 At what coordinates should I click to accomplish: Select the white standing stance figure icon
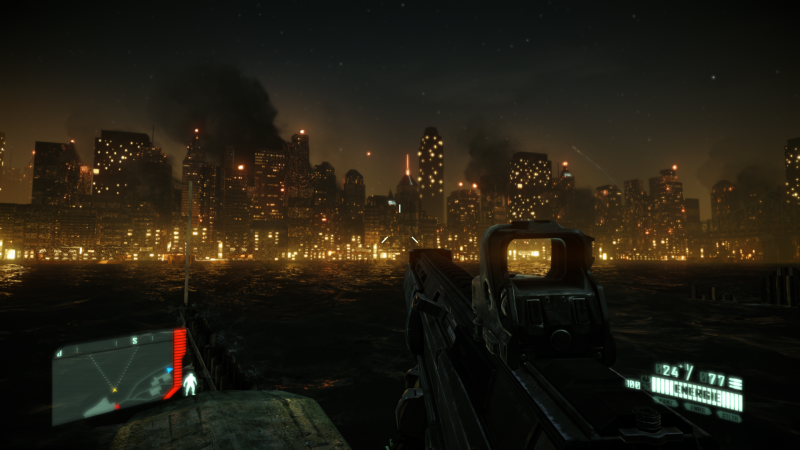(x=190, y=384)
